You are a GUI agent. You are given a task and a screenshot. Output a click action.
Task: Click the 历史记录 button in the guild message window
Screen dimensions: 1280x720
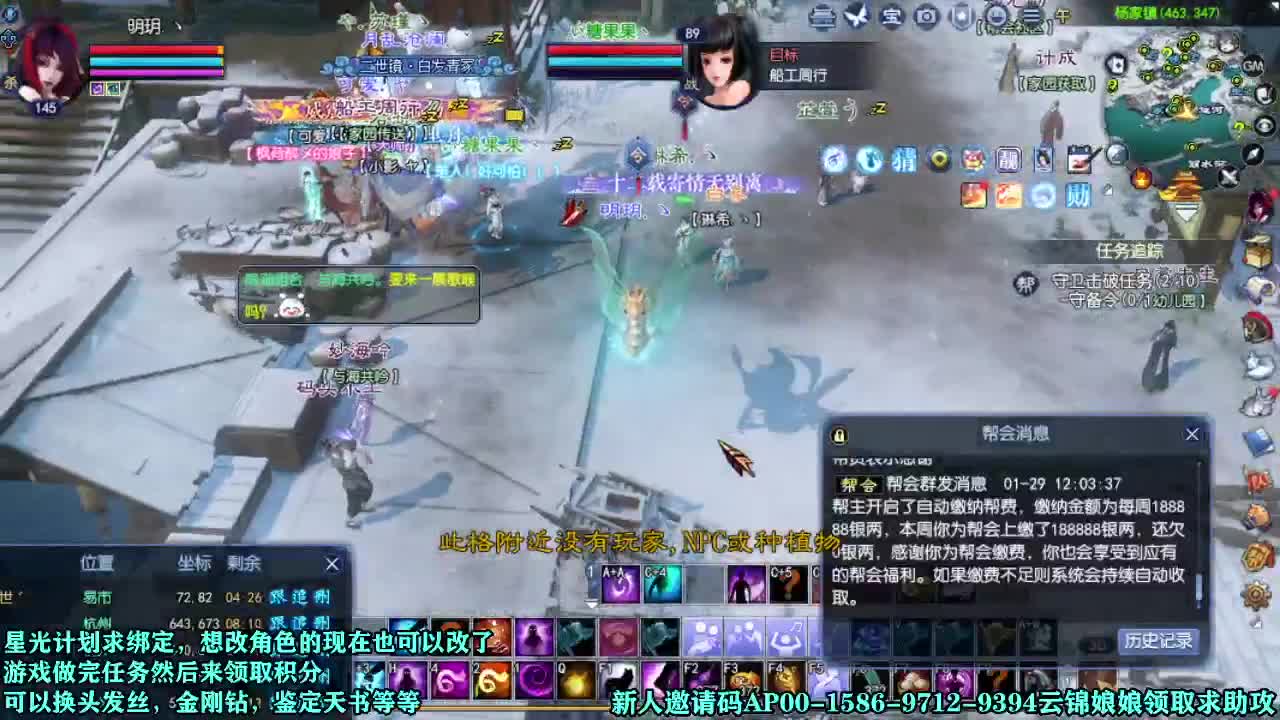pos(1158,640)
